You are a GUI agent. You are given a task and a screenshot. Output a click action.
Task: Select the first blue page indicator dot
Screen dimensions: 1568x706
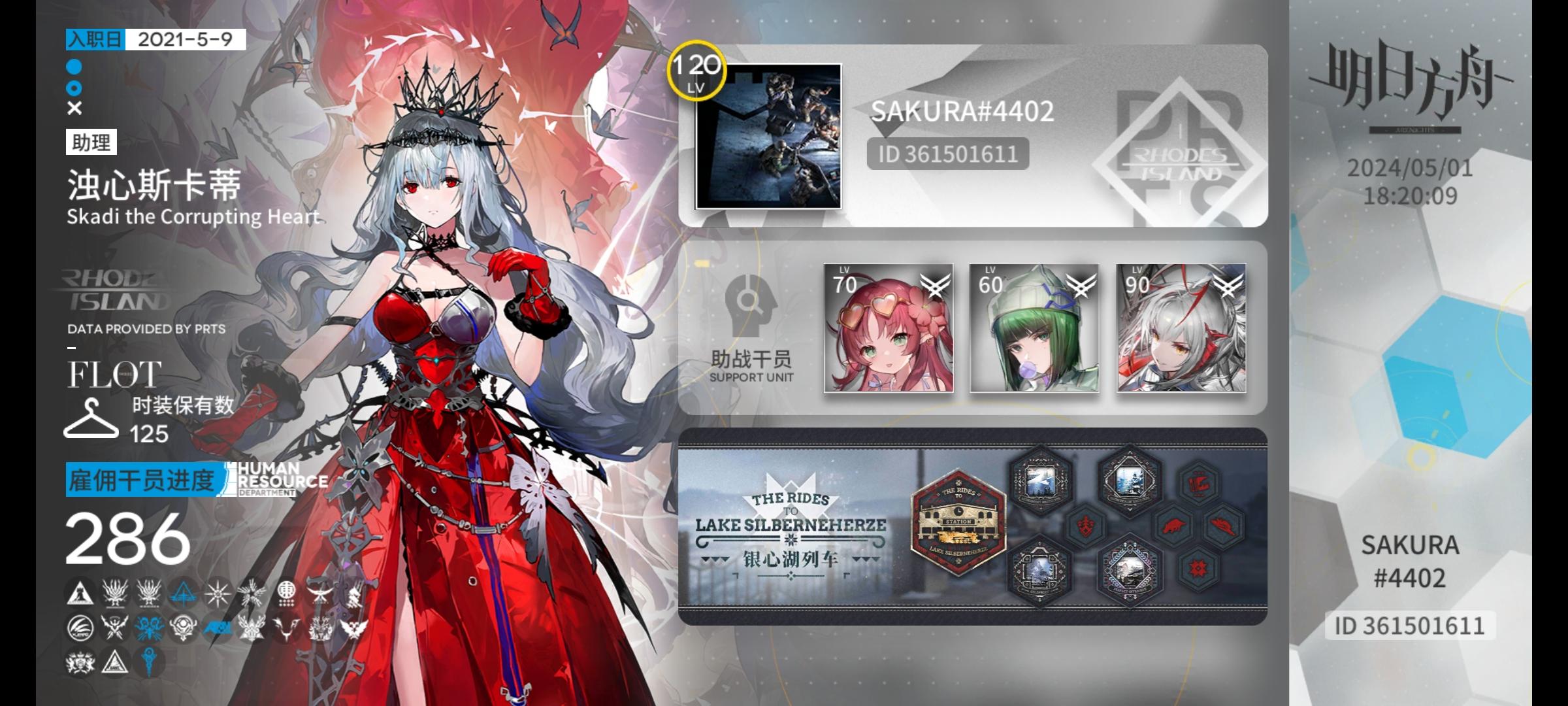(74, 67)
